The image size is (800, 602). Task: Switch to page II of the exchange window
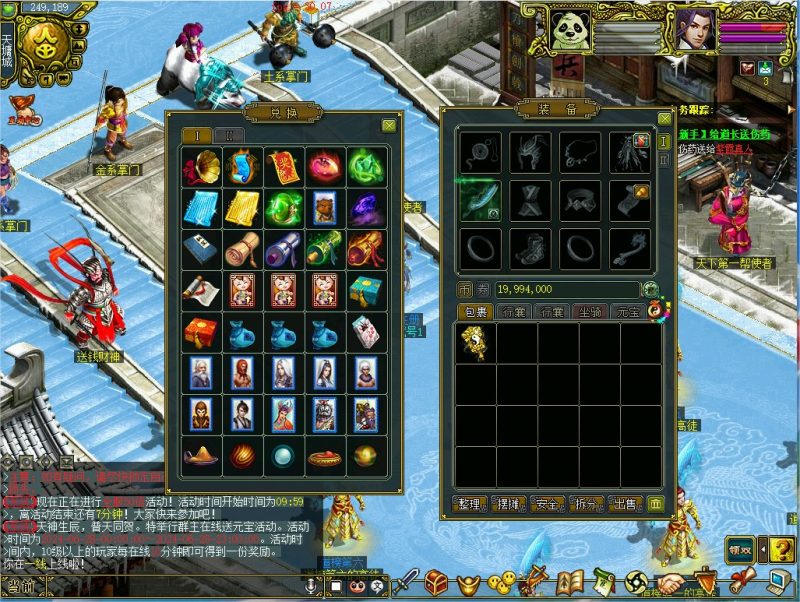pos(229,136)
